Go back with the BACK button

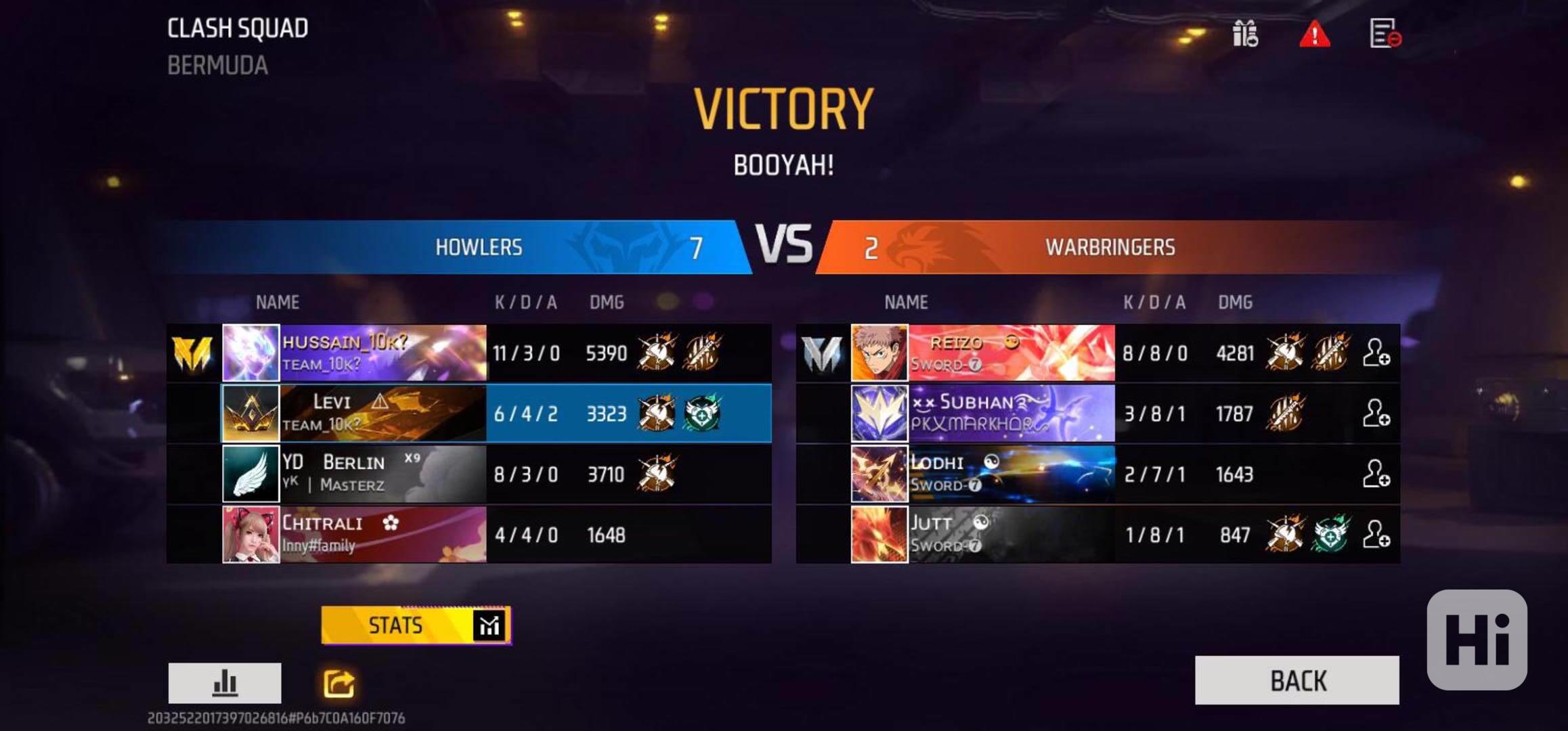tap(1297, 680)
